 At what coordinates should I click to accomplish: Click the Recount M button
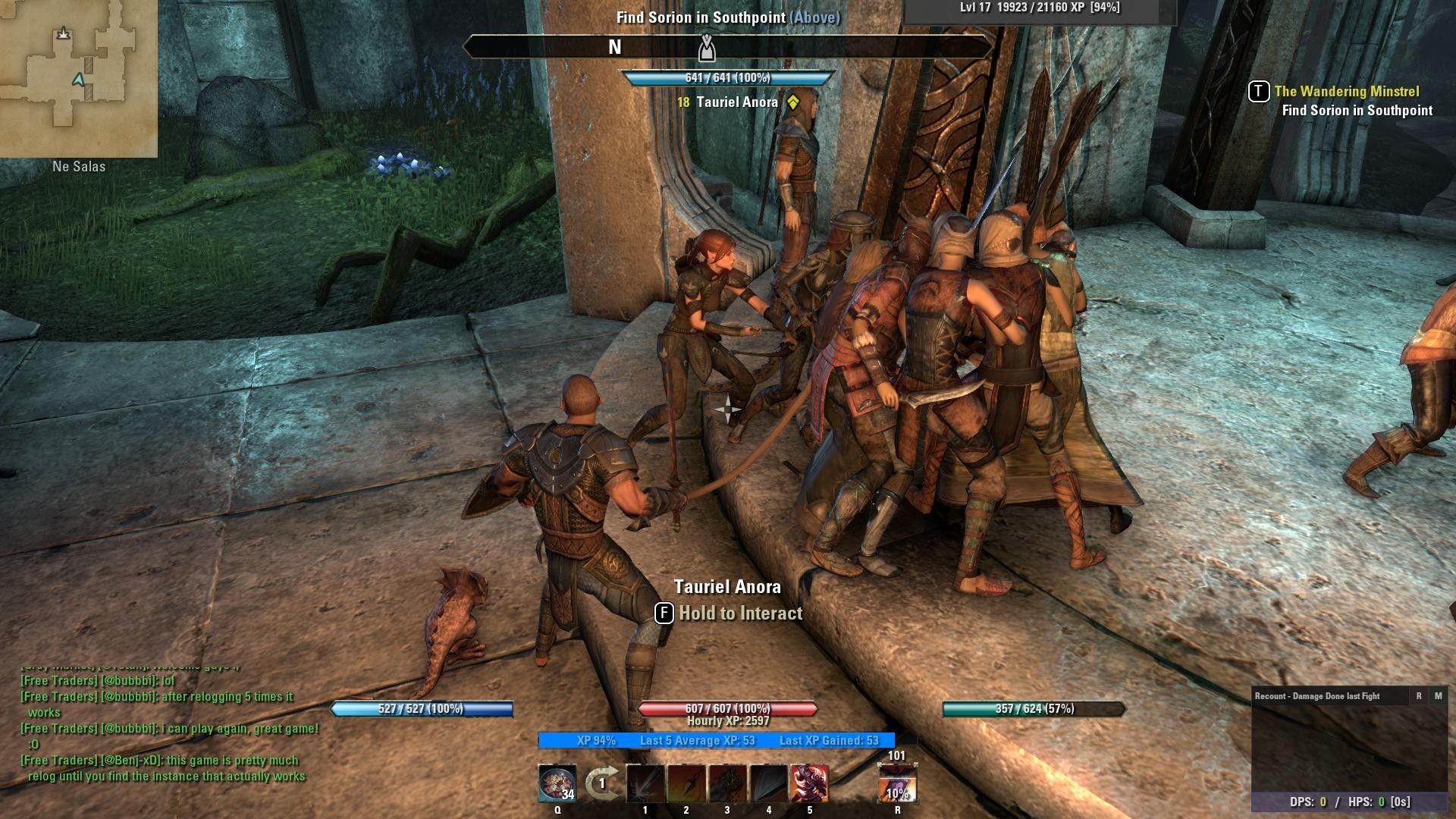pos(1438,696)
